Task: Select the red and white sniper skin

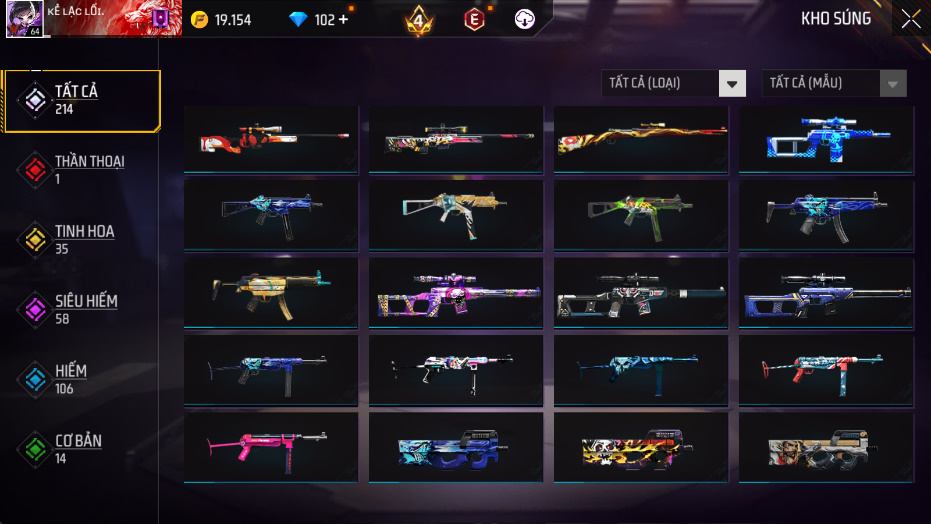Action: click(x=271, y=139)
